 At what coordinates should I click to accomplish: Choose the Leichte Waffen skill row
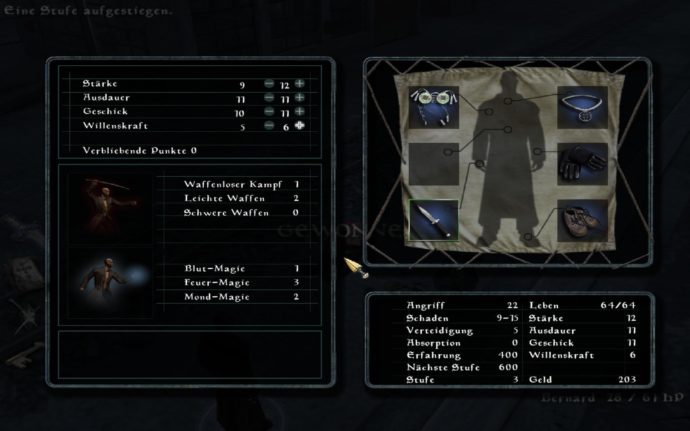point(242,198)
